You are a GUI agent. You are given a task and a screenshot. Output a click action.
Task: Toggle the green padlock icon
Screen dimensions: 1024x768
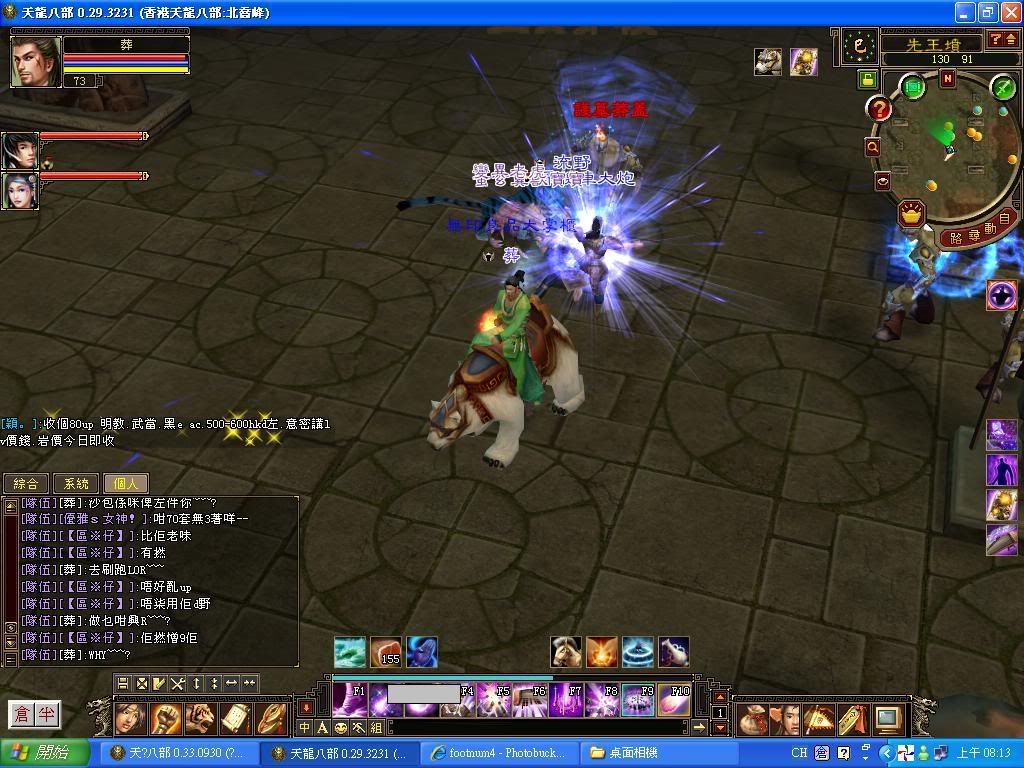866,79
